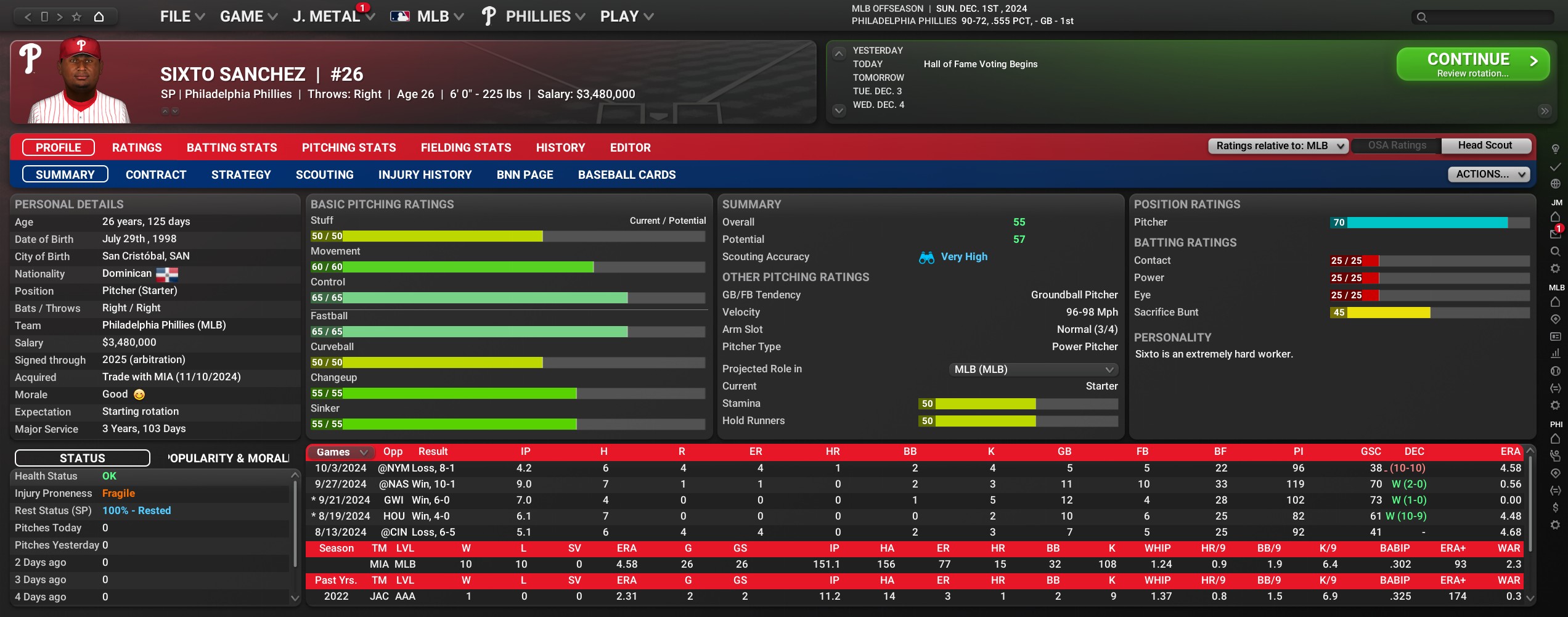Open the ACTIONS dropdown
The width and height of the screenshot is (1568, 617).
[1488, 174]
